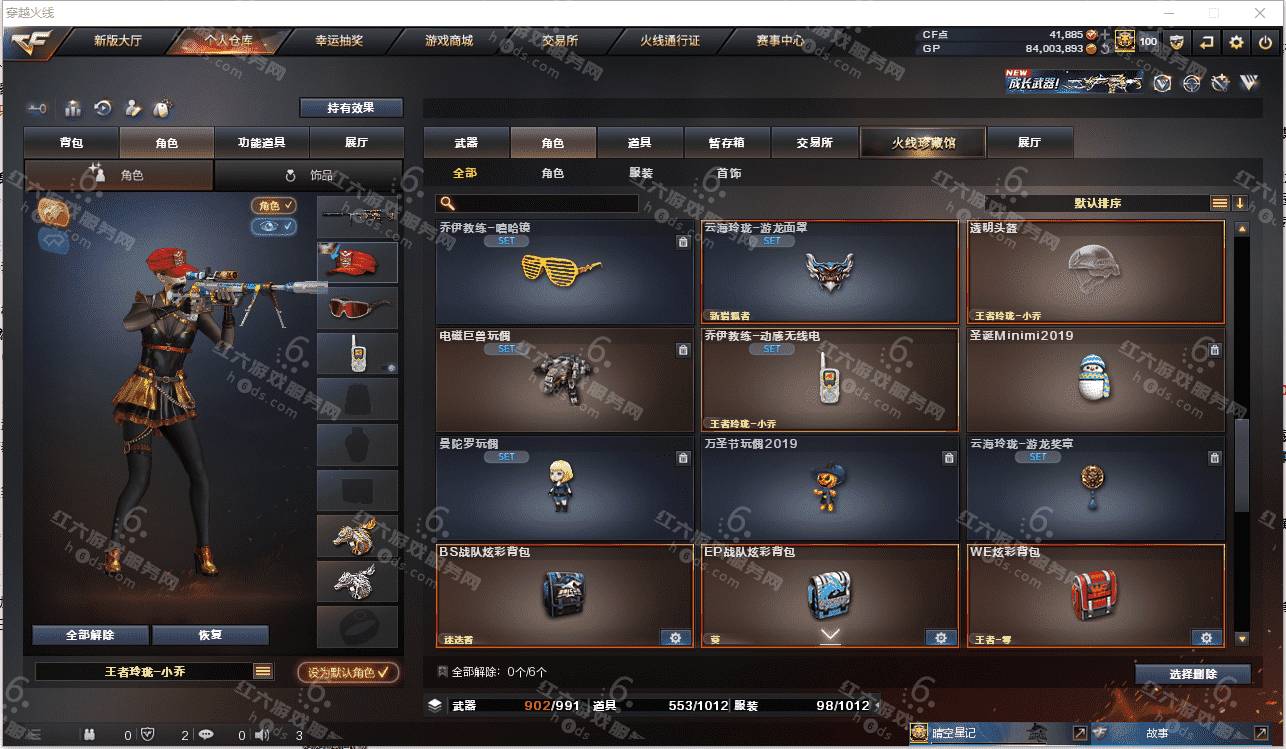Open the 默认排序 sort dropdown

pyautogui.click(x=1097, y=203)
